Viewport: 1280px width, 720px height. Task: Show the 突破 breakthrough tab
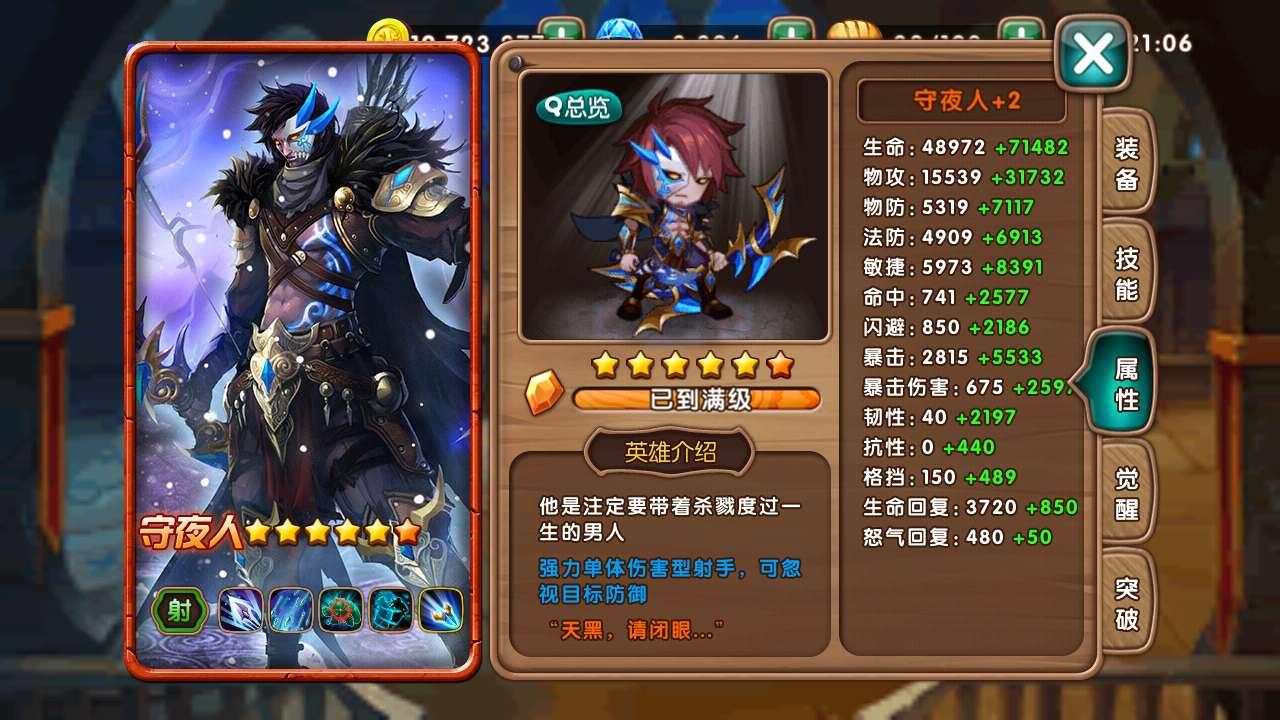coord(1126,604)
